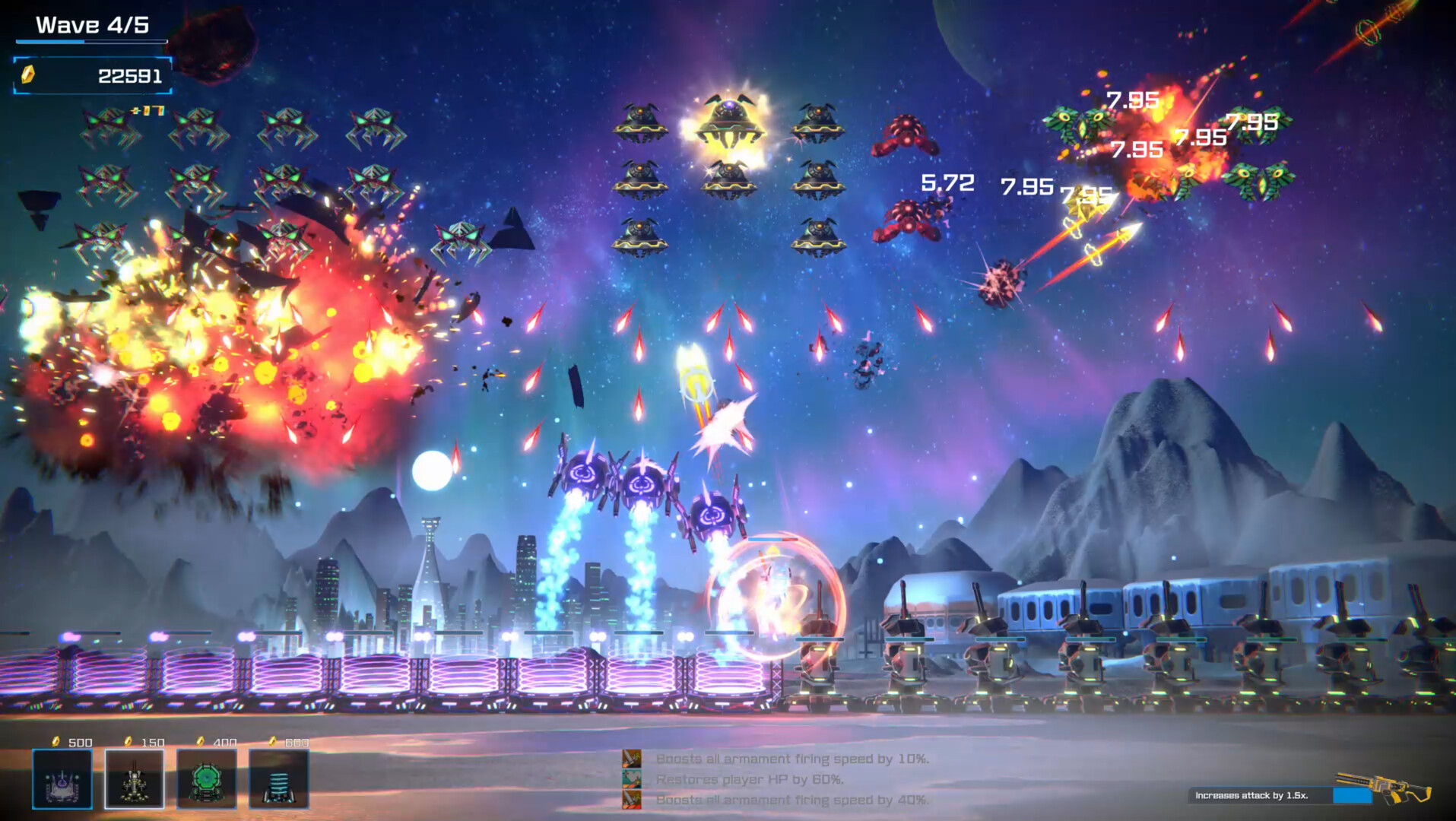This screenshot has width=1456, height=821.
Task: Click the currency counter panel
Action: pyautogui.click(x=93, y=77)
